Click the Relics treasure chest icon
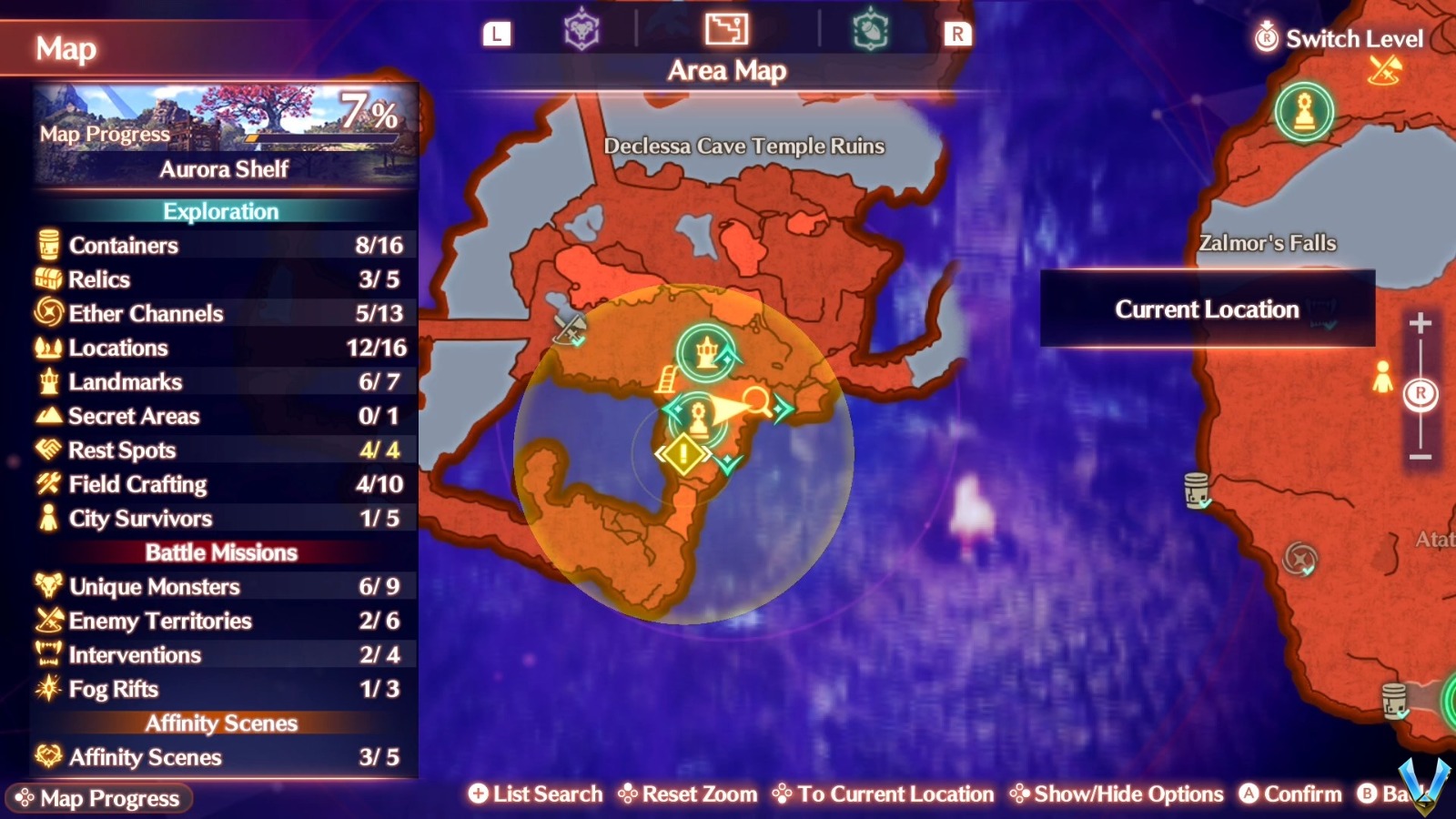Screen dimensions: 1456x819 [x=47, y=279]
